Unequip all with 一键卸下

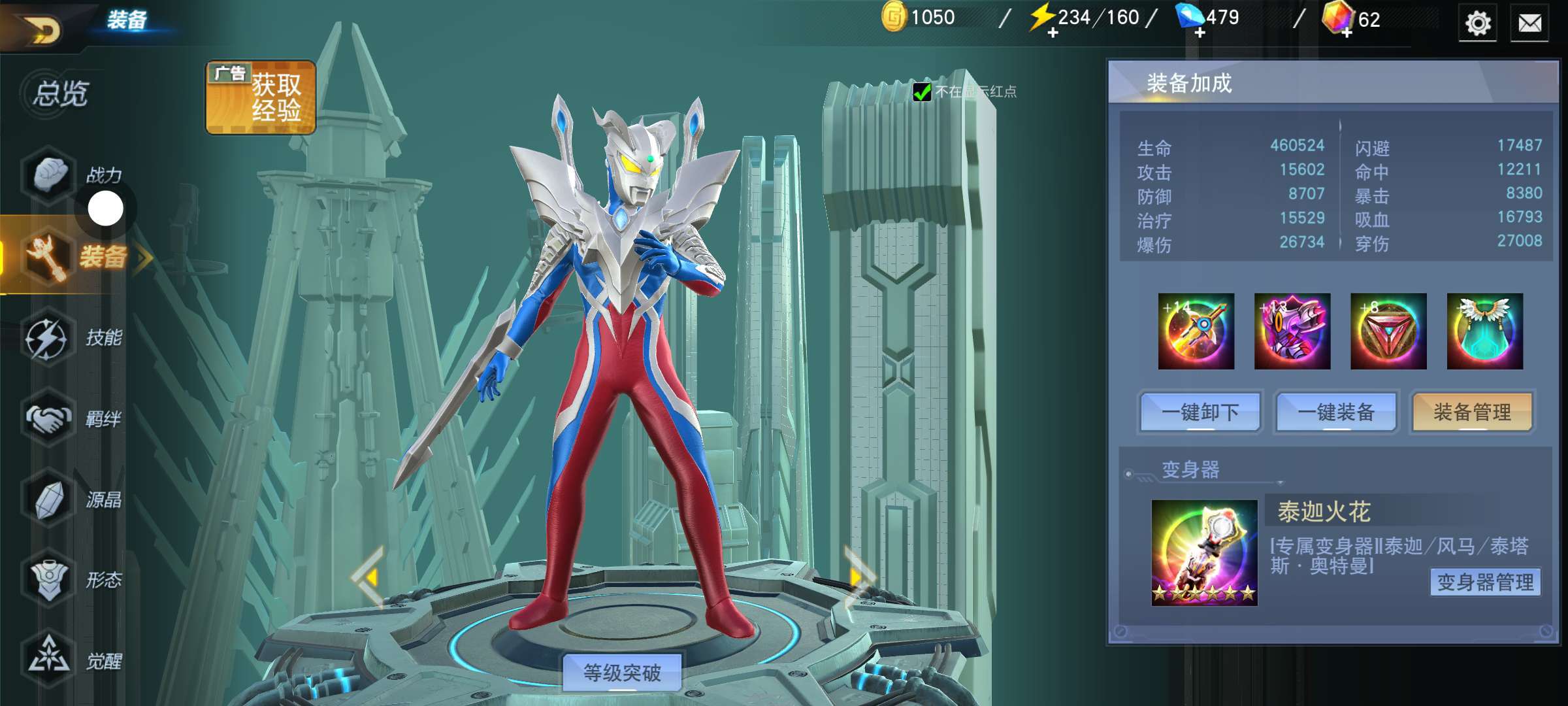point(1200,412)
